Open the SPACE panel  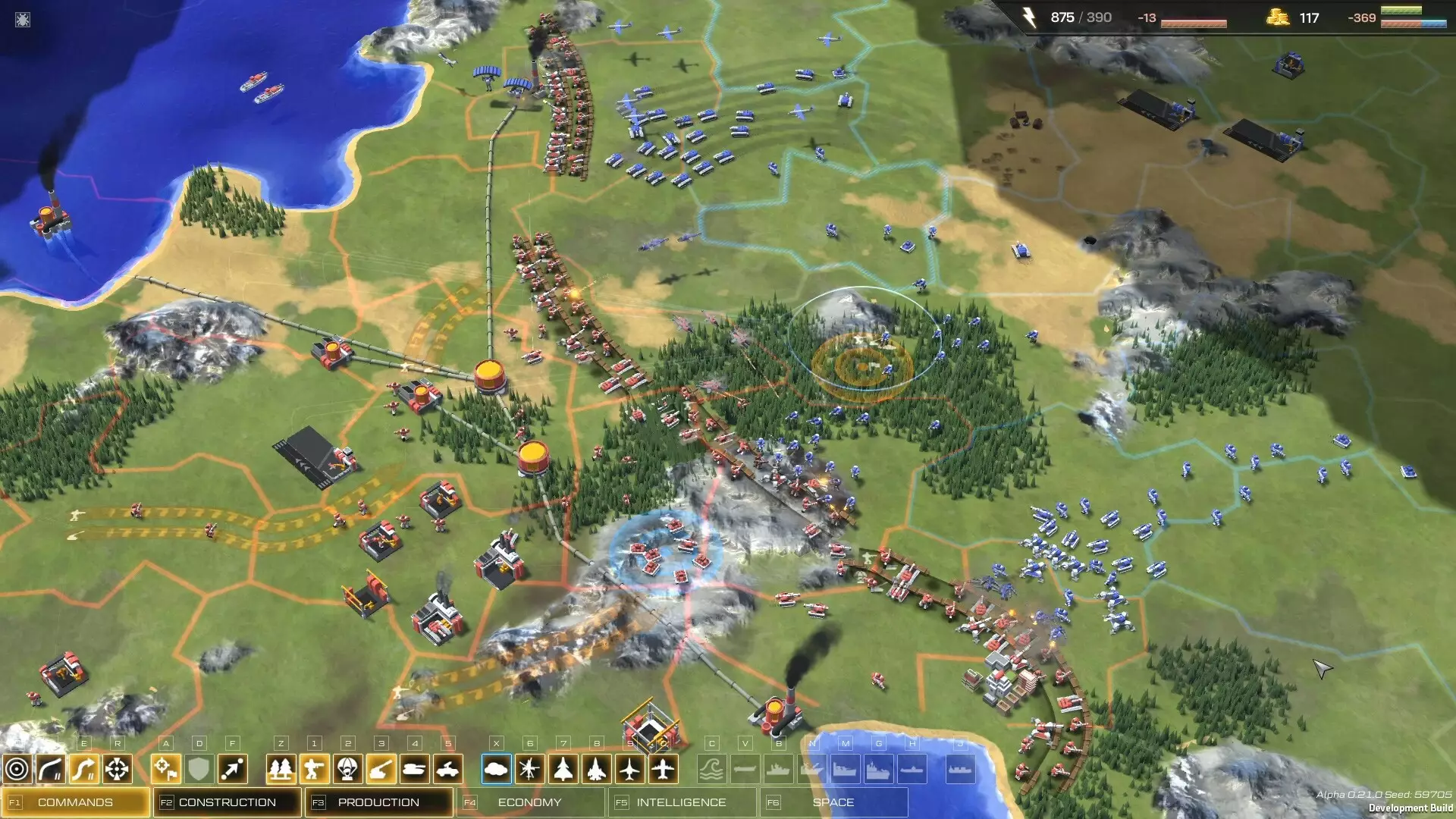click(834, 801)
